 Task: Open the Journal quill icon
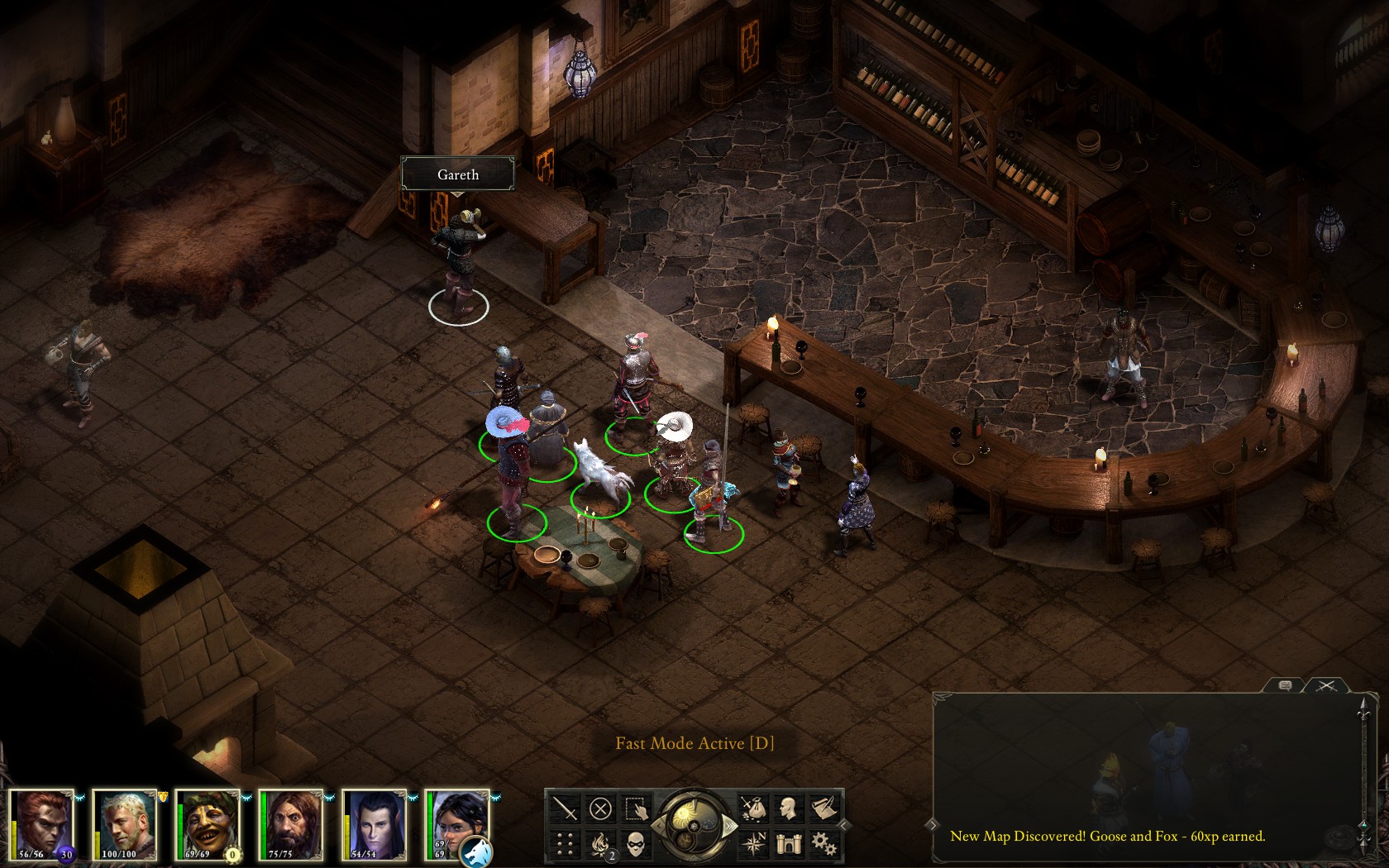(x=824, y=808)
